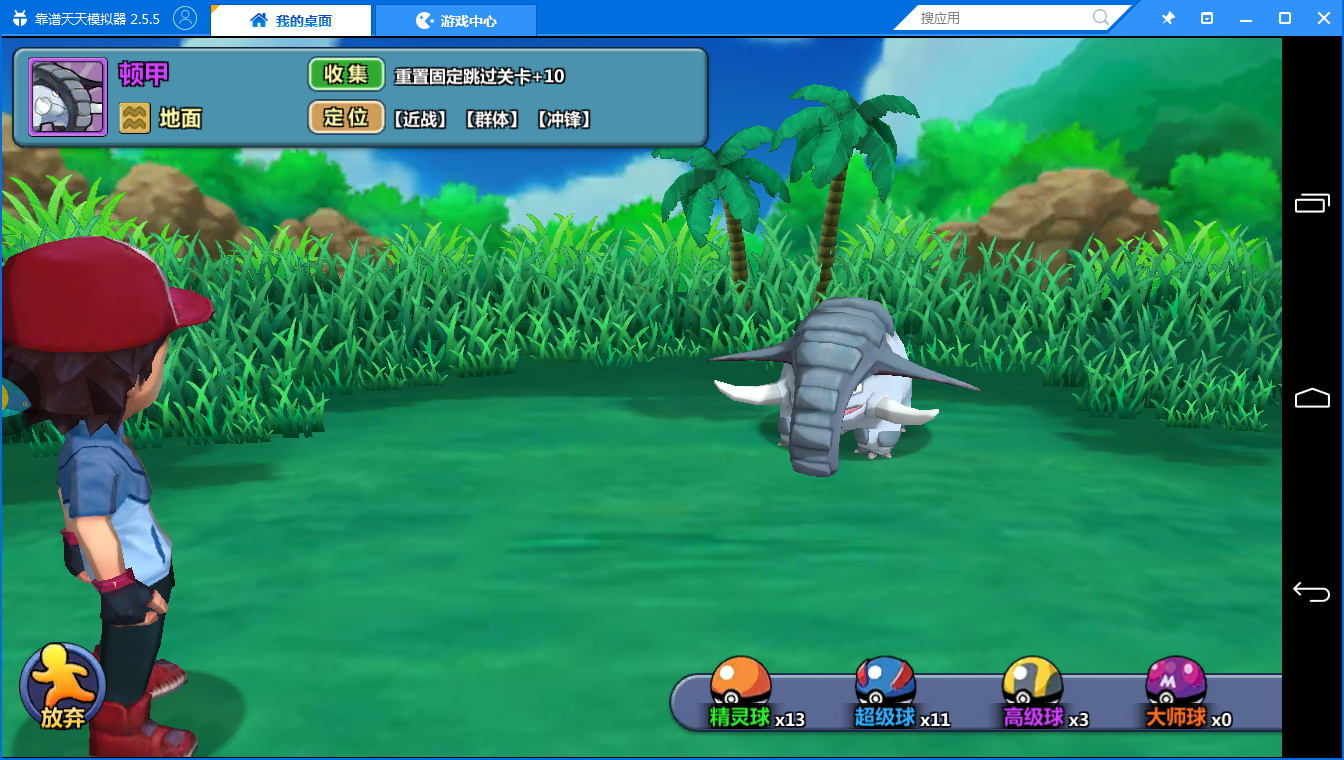The width and height of the screenshot is (1344, 760).
Task: Close the emulator window
Action: (x=1324, y=18)
